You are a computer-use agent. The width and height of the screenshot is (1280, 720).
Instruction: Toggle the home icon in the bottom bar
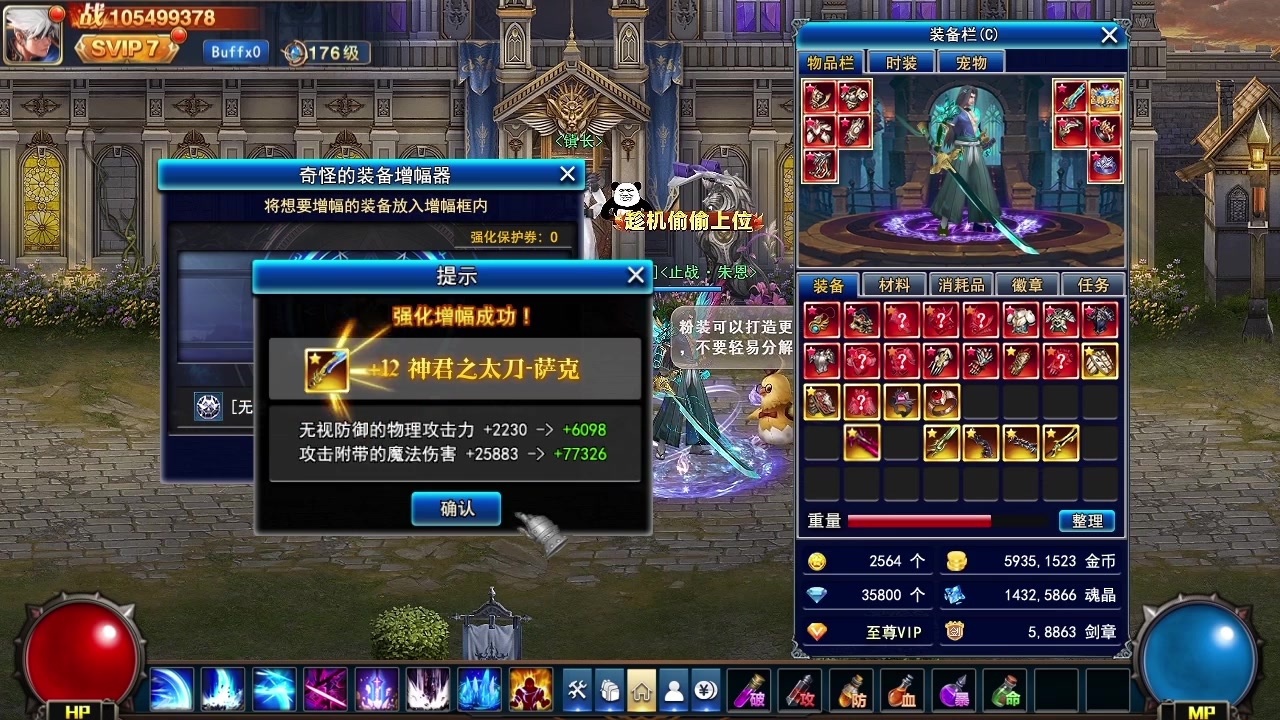(640, 690)
